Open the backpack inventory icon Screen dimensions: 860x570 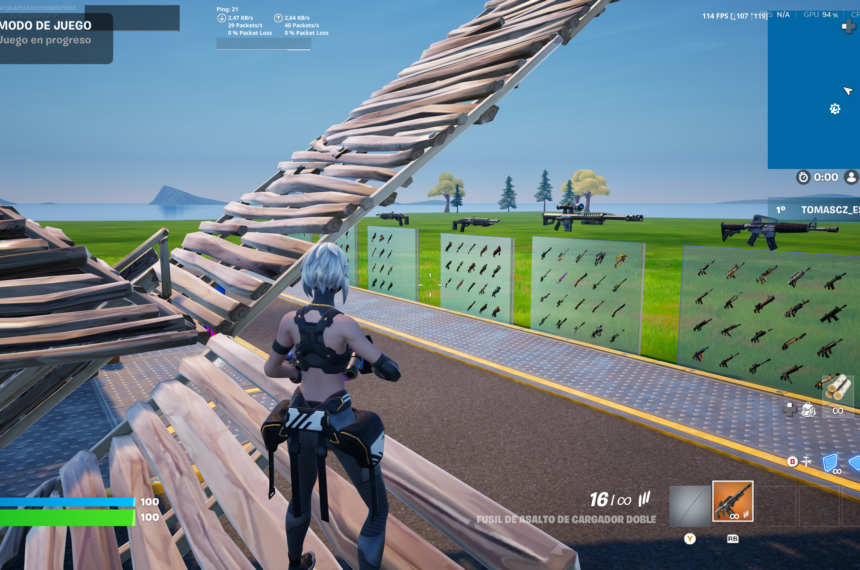coord(808,409)
